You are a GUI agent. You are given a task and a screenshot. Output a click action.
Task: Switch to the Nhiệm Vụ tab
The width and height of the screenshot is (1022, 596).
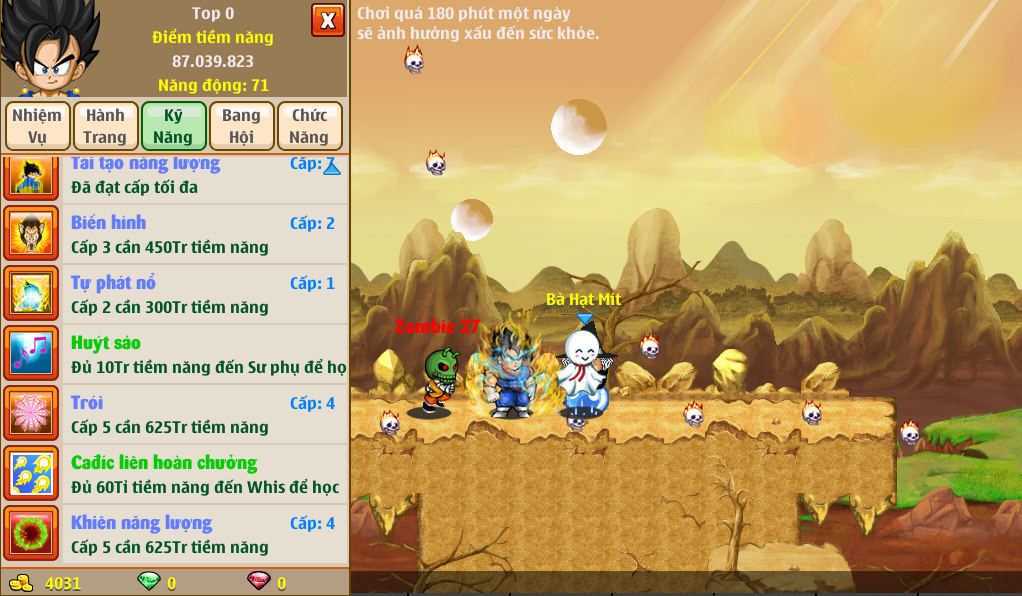coord(38,126)
